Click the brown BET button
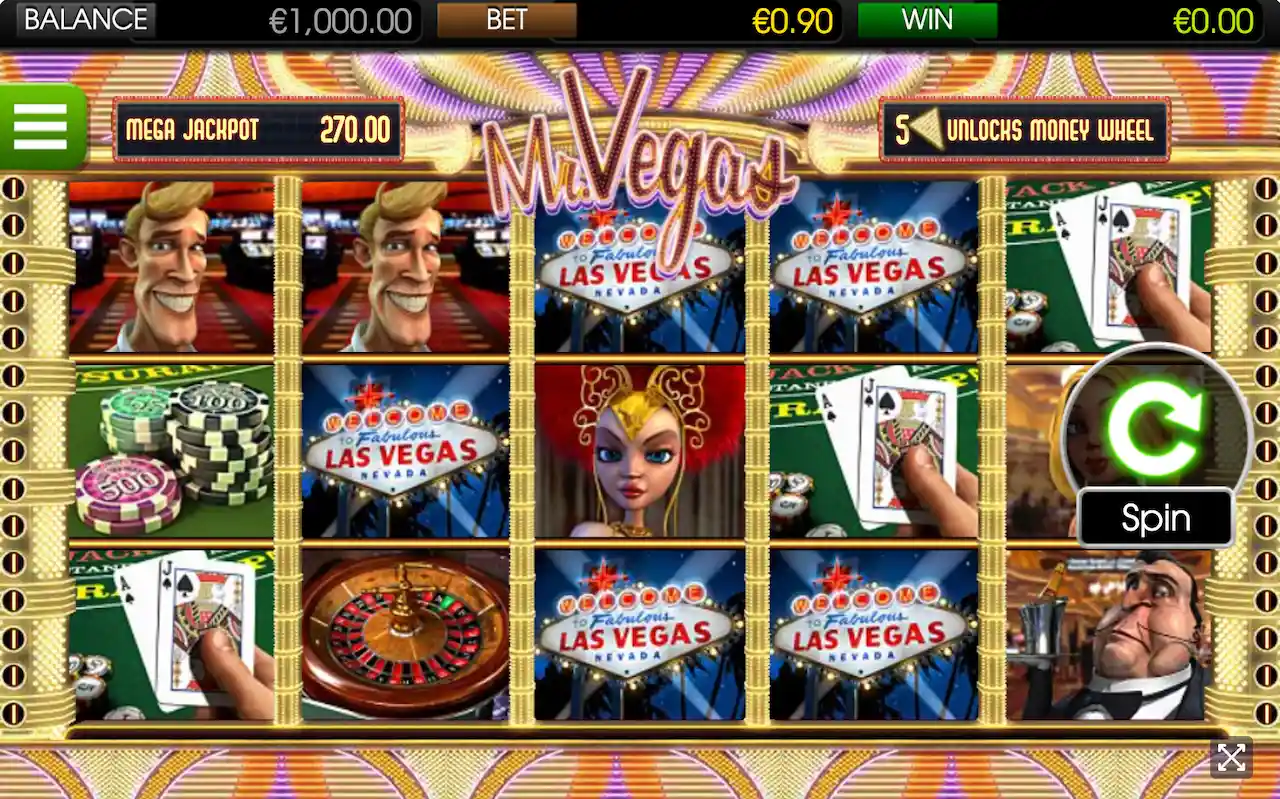 pyautogui.click(x=507, y=20)
